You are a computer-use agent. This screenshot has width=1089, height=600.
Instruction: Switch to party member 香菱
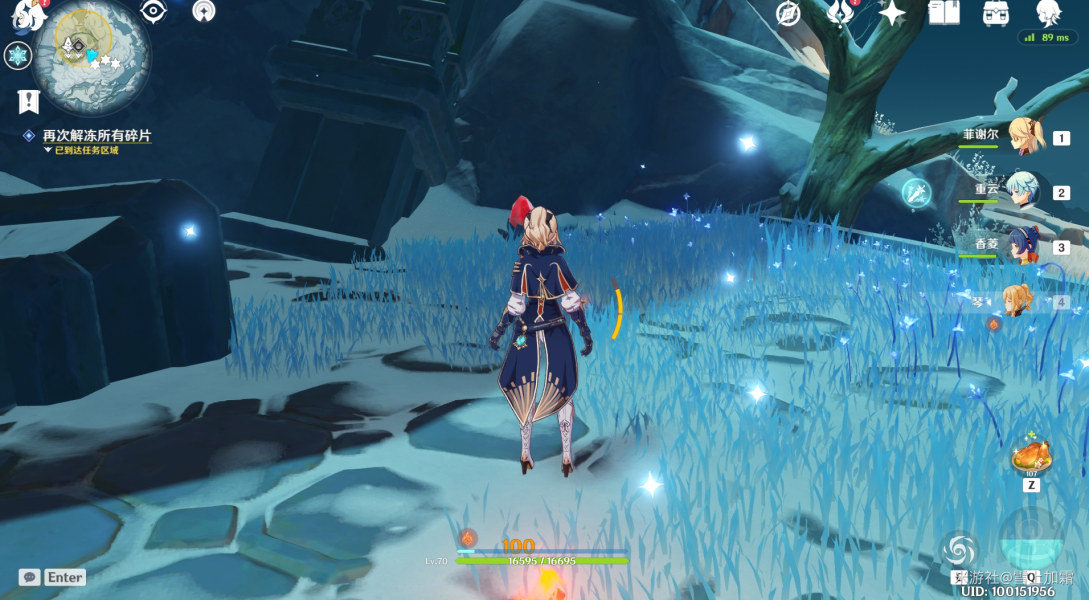[1022, 246]
